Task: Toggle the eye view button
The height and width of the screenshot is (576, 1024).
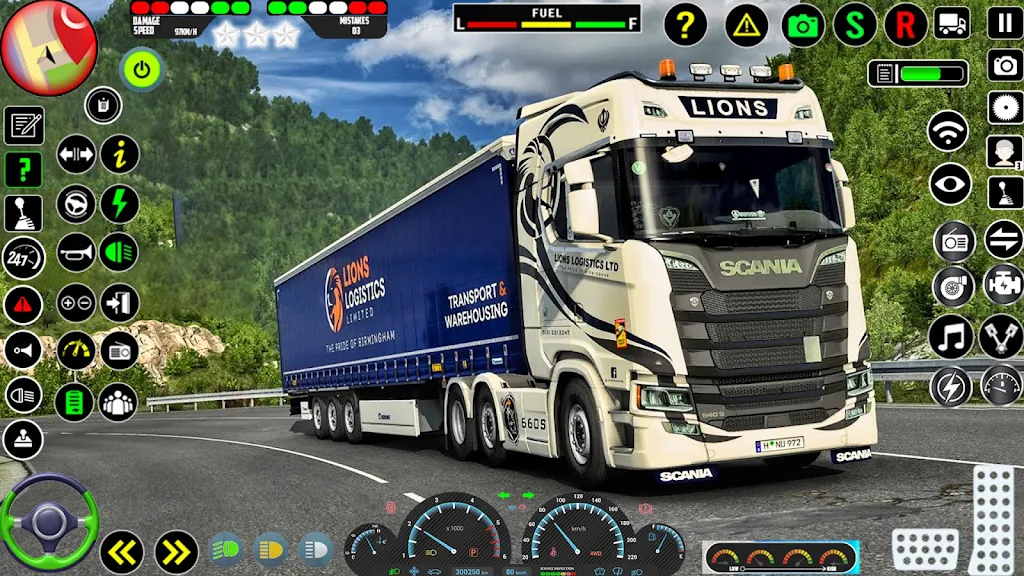Action: pos(950,184)
